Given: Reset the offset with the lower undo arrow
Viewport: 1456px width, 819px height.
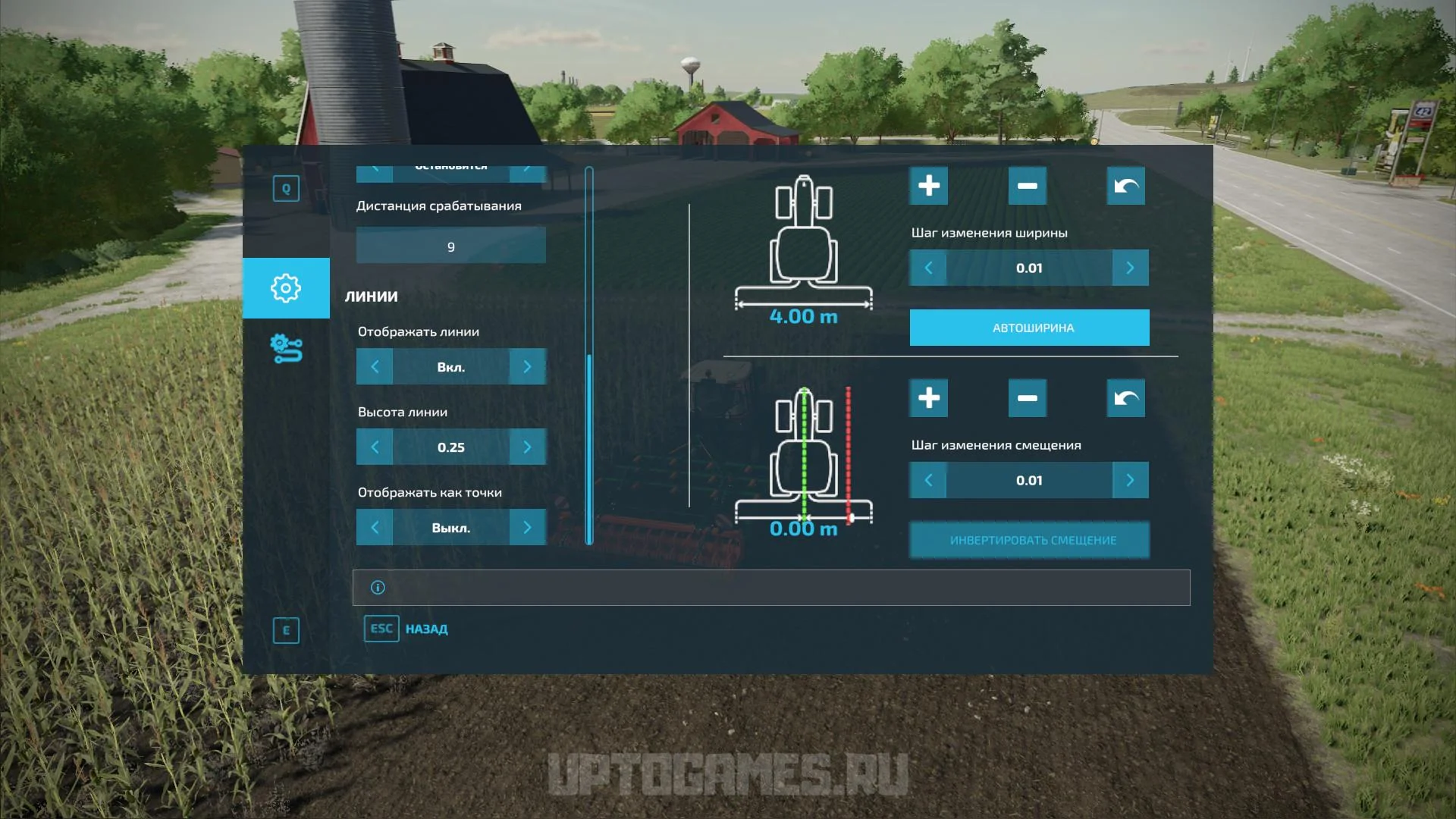Looking at the screenshot, I should coord(1125,398).
